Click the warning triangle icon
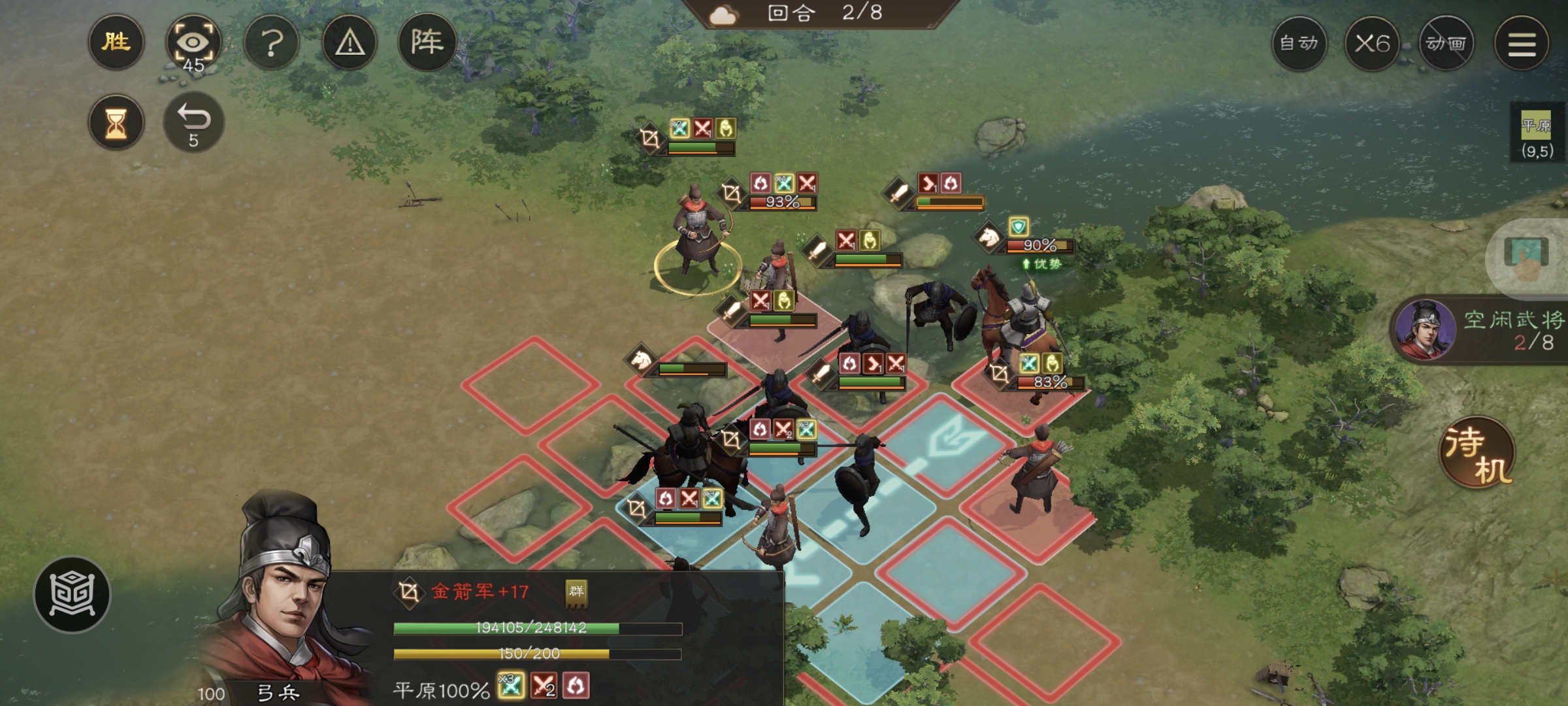This screenshot has width=1568, height=706. 348,42
